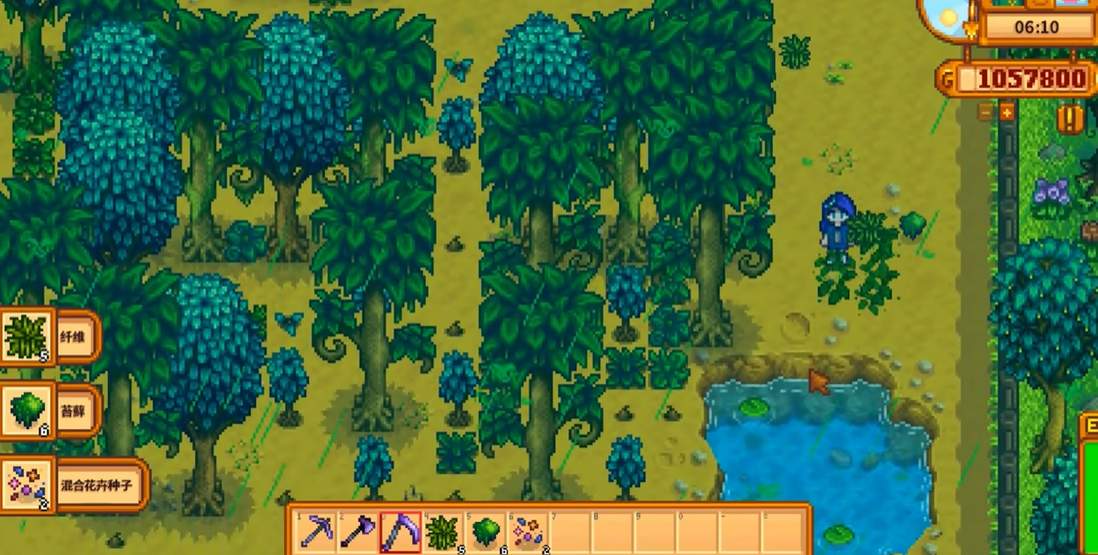Click the minus zoom-out button
Viewport: 1098px width, 555px height.
point(986,112)
